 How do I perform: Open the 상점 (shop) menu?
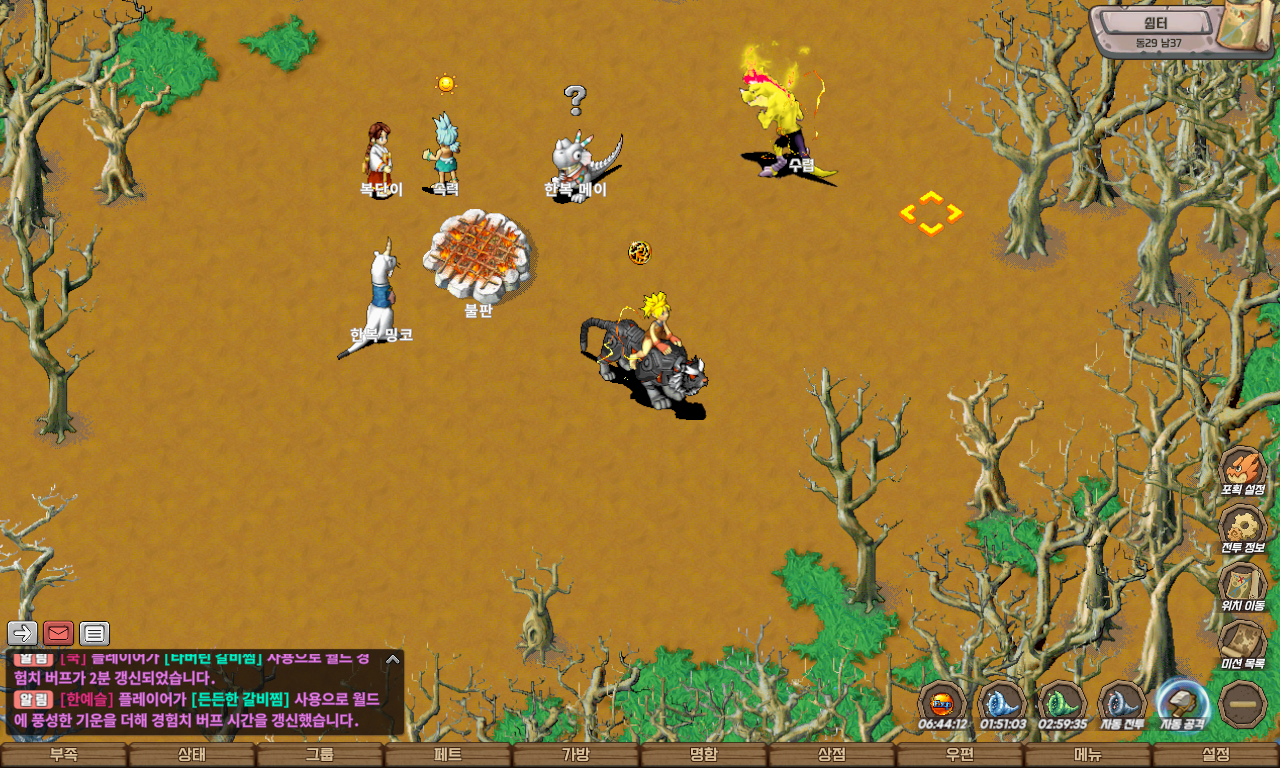[x=832, y=755]
